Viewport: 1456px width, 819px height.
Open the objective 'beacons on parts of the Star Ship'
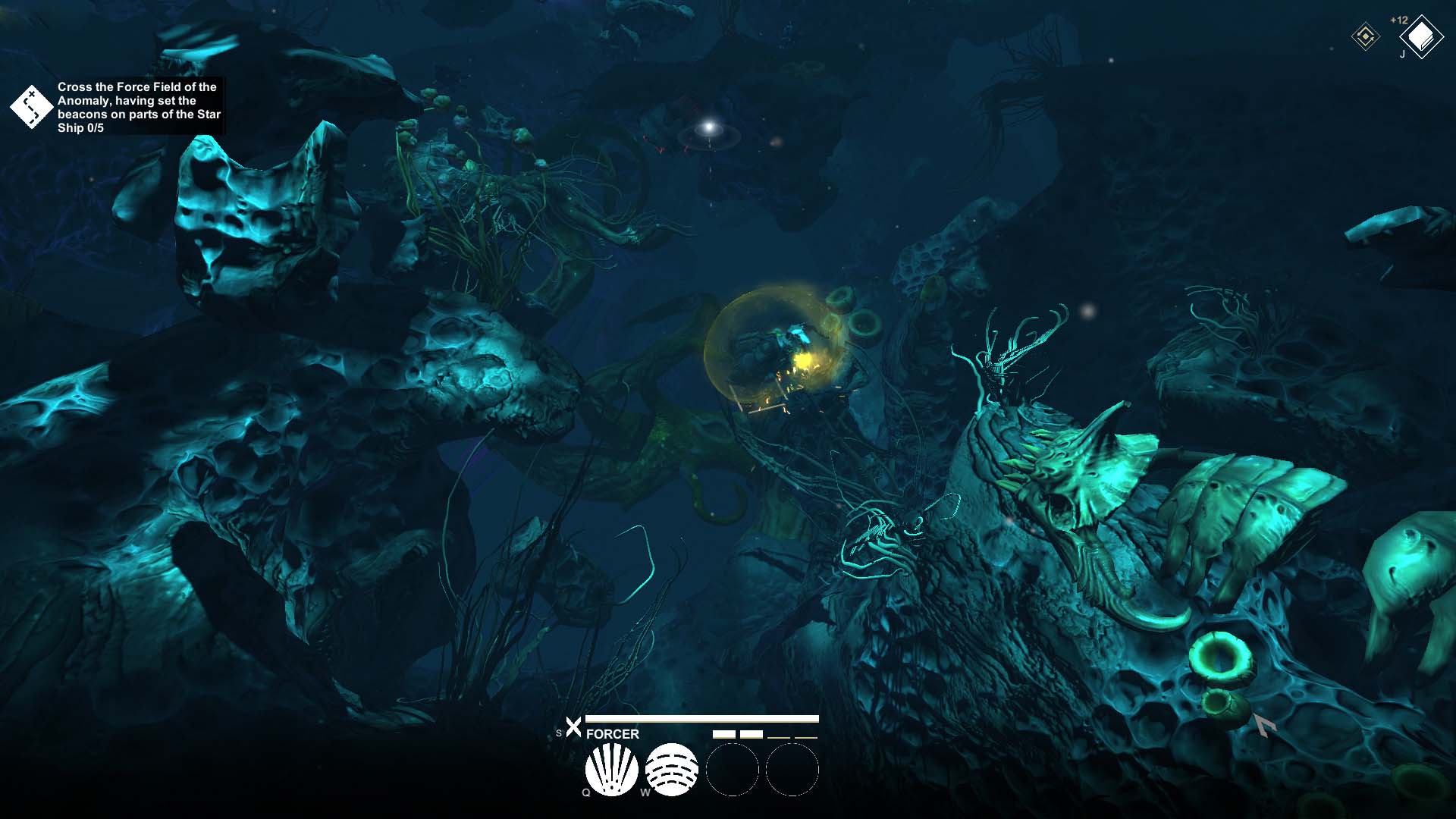139,114
